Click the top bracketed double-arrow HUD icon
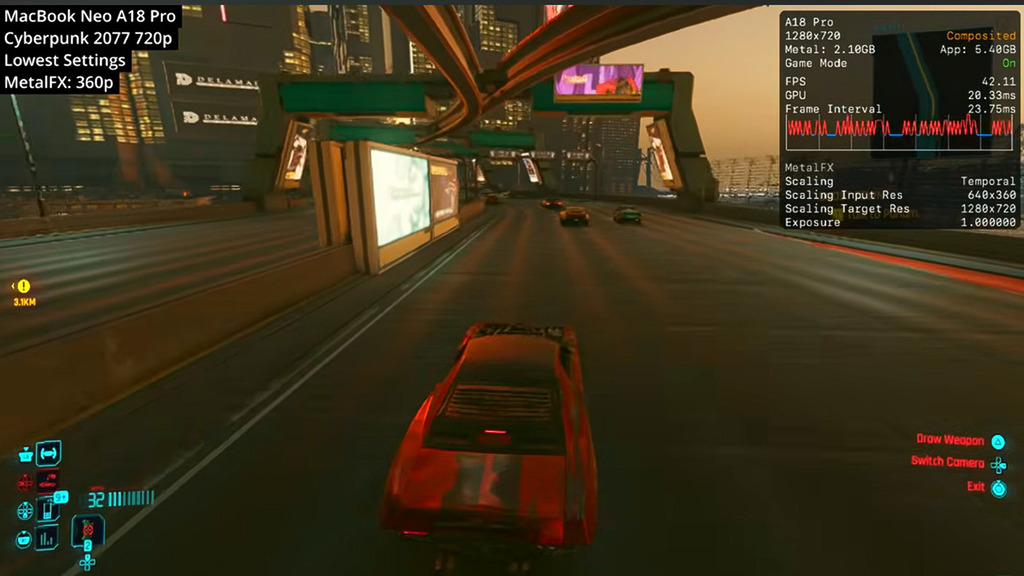 coord(49,453)
